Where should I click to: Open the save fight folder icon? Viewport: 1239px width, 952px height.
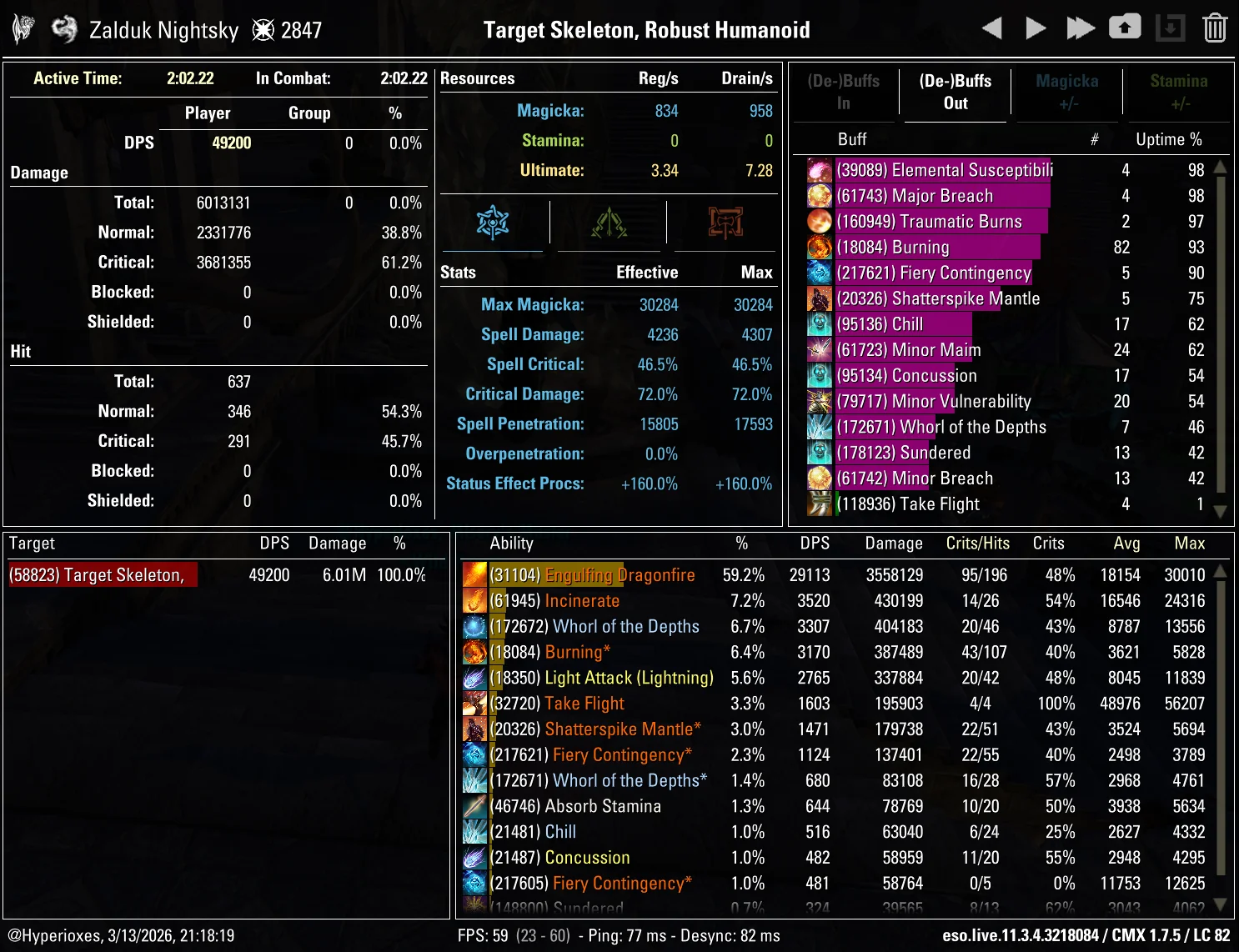[1124, 28]
